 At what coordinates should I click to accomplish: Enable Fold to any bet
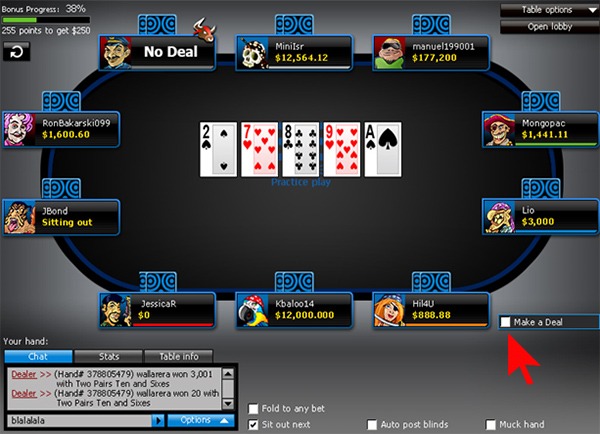[254, 408]
